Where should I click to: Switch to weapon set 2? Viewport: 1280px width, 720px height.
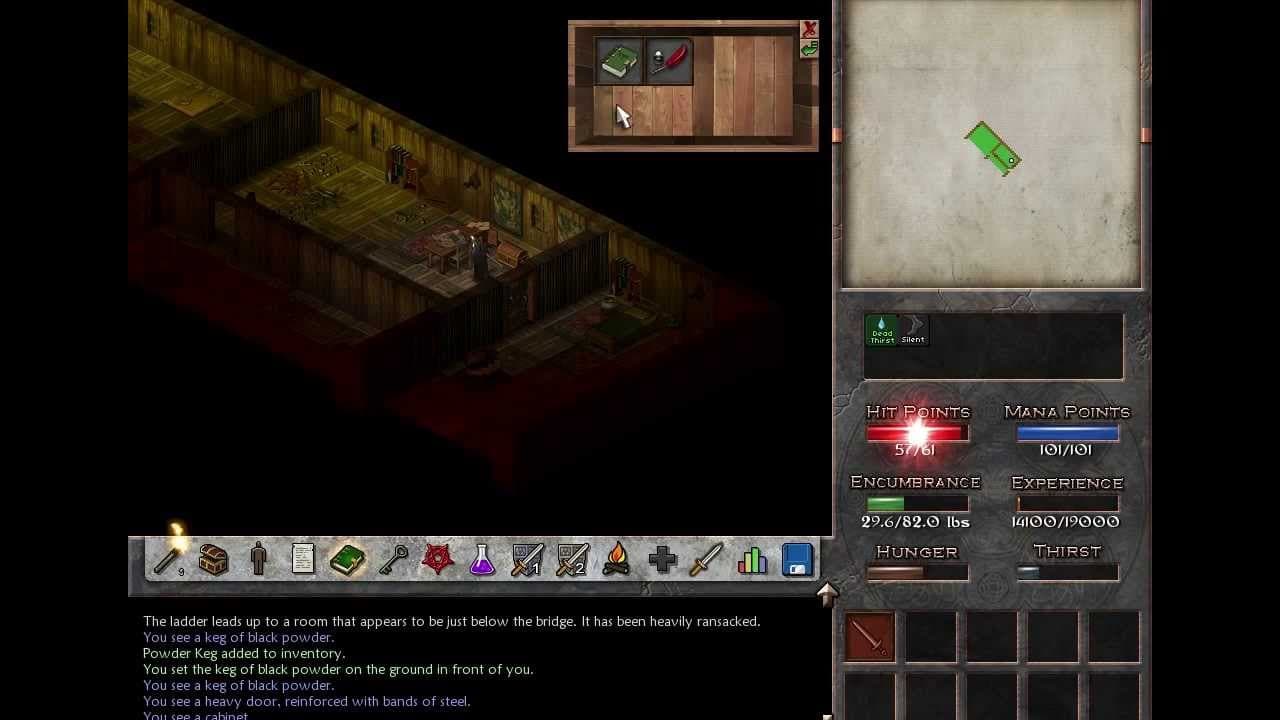[x=573, y=560]
